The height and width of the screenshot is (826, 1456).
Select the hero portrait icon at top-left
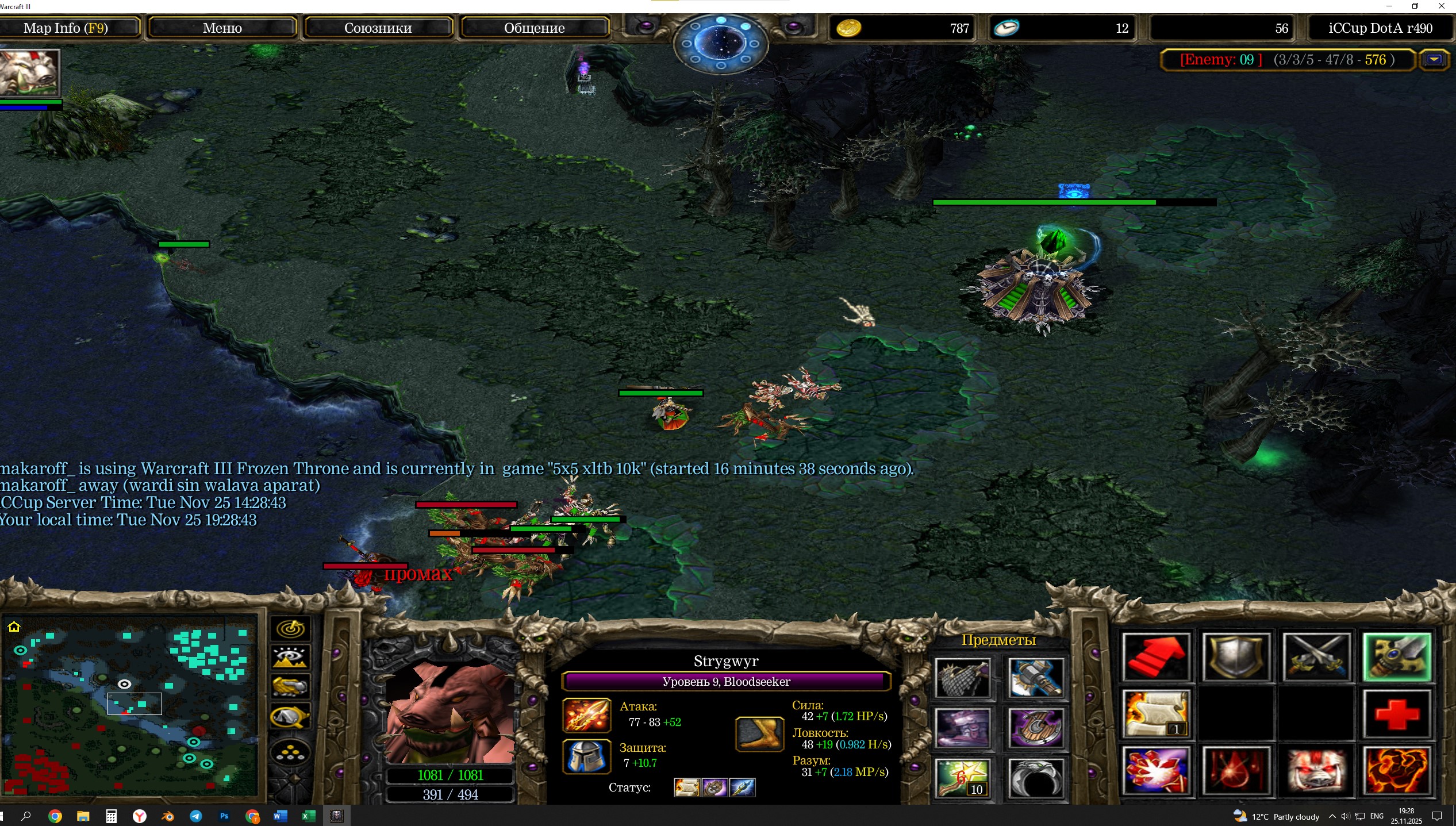click(30, 72)
